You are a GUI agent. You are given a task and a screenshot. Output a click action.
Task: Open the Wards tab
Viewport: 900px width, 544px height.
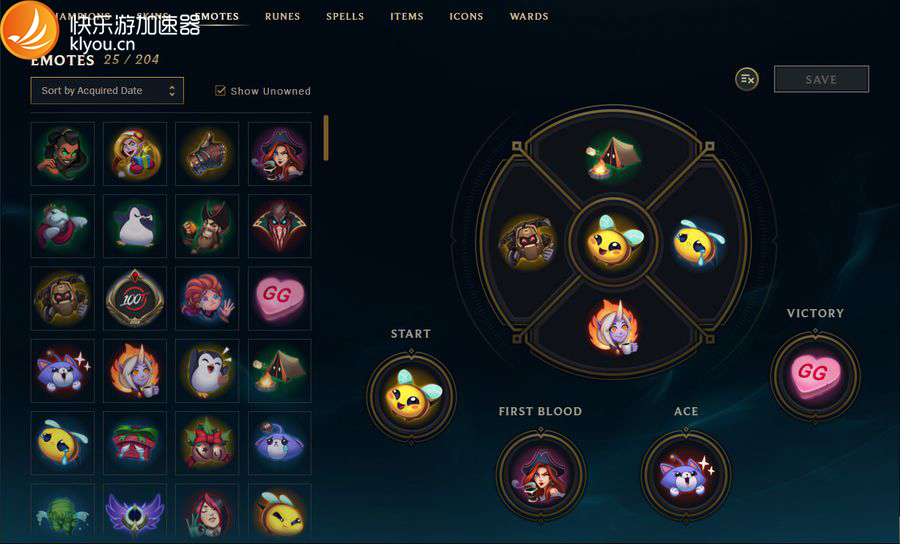click(x=529, y=17)
